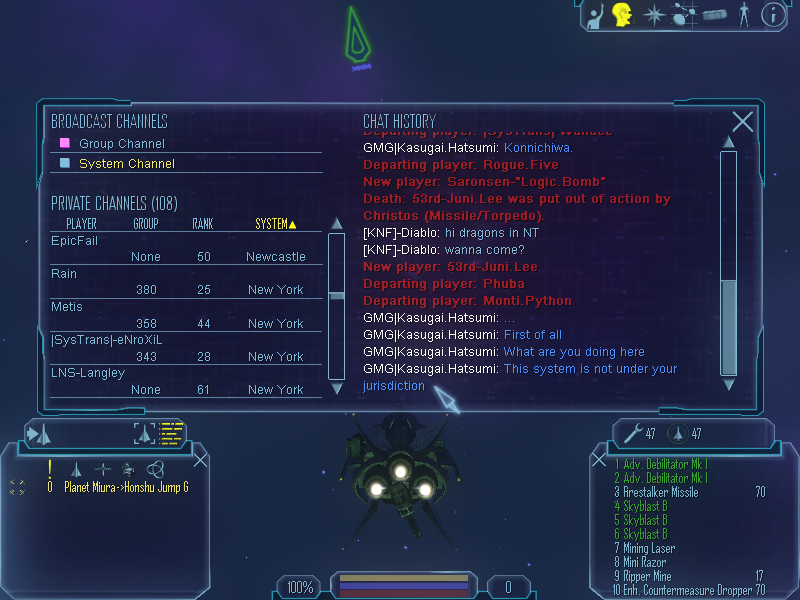Open the yellow talking-head chat icon

point(622,15)
